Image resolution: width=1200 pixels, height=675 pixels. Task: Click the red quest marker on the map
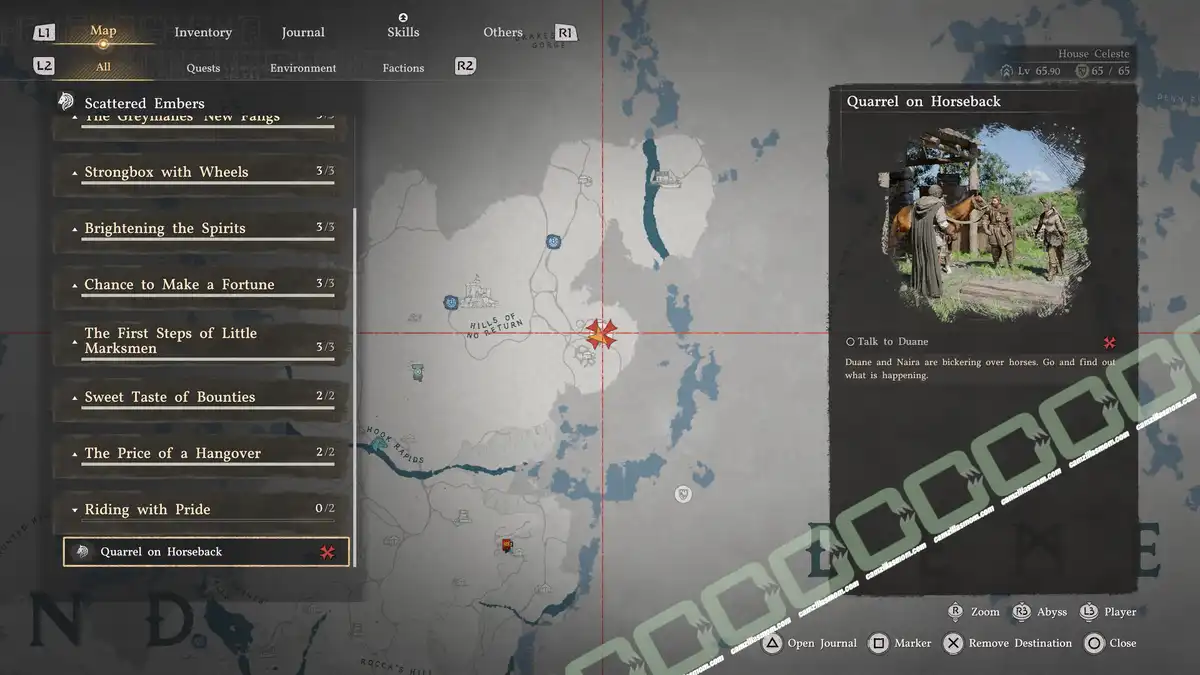click(600, 334)
